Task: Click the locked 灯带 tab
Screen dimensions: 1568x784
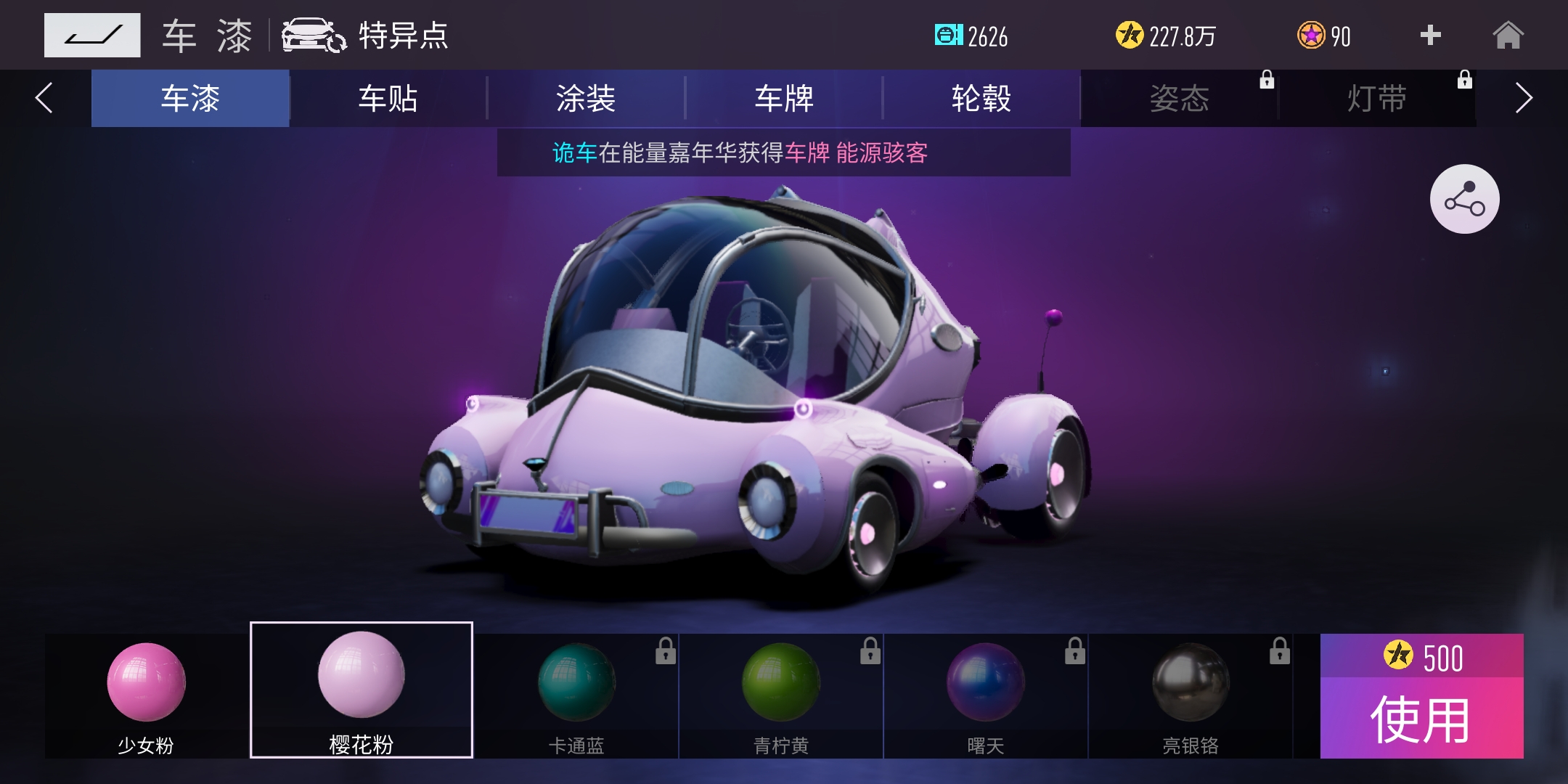Action: click(1377, 99)
